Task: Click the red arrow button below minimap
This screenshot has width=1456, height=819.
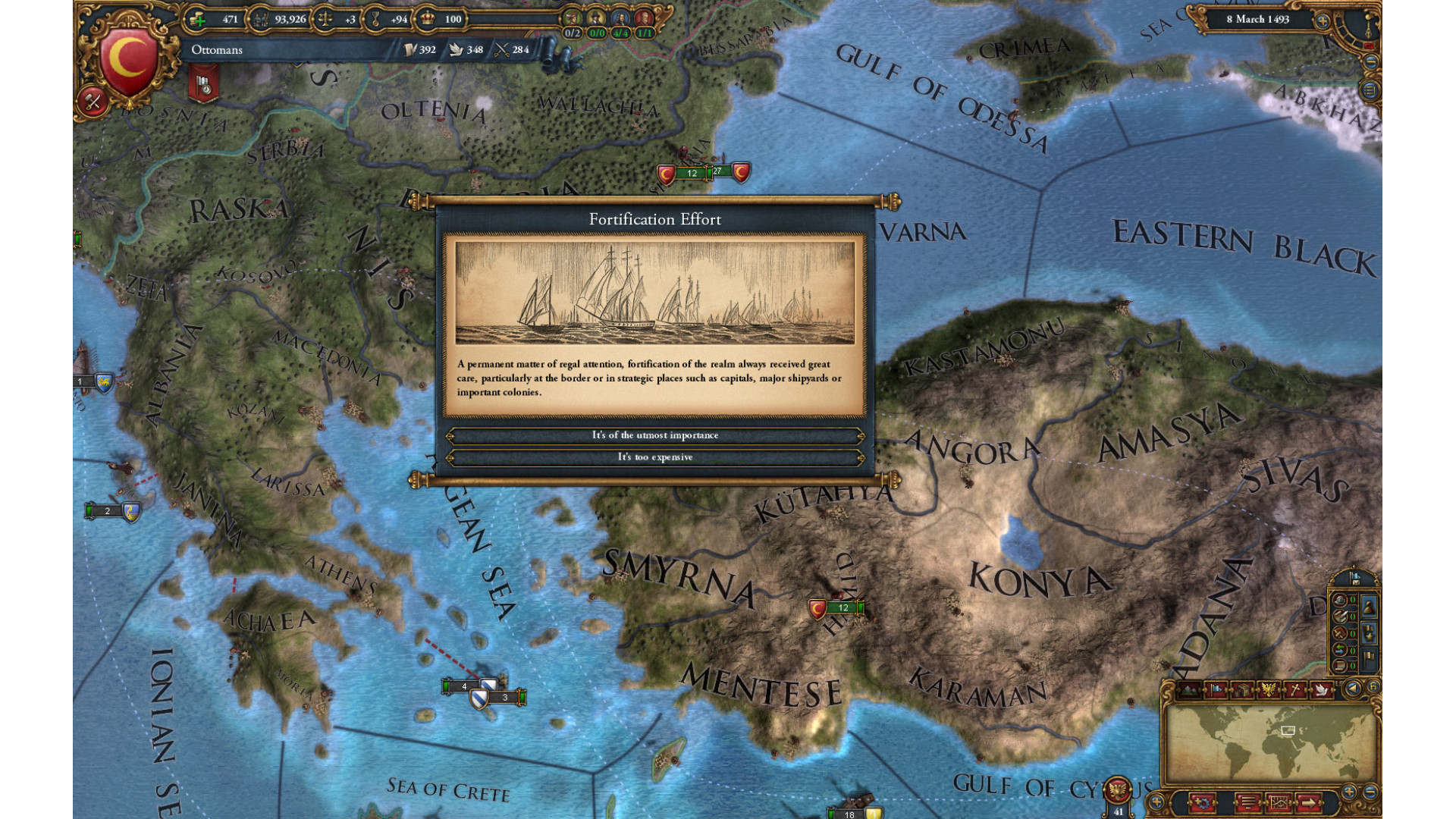Action: click(1309, 802)
